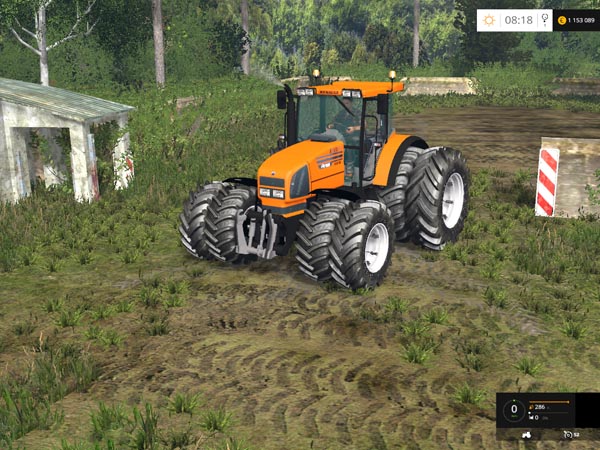
Task: Click the gold euro coin icon
Action: (x=562, y=20)
